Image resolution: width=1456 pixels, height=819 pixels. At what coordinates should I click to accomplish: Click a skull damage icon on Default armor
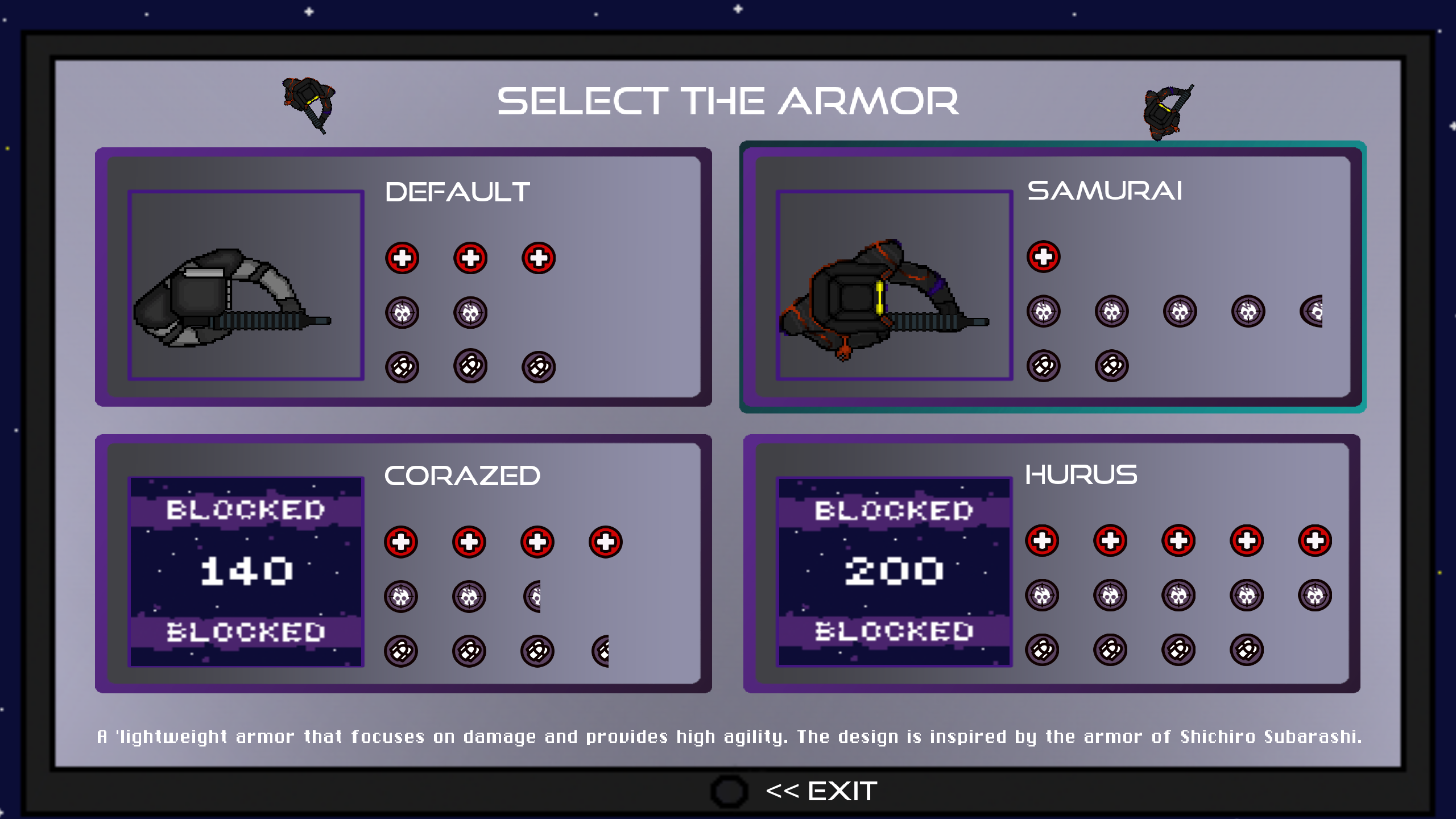pos(402,312)
